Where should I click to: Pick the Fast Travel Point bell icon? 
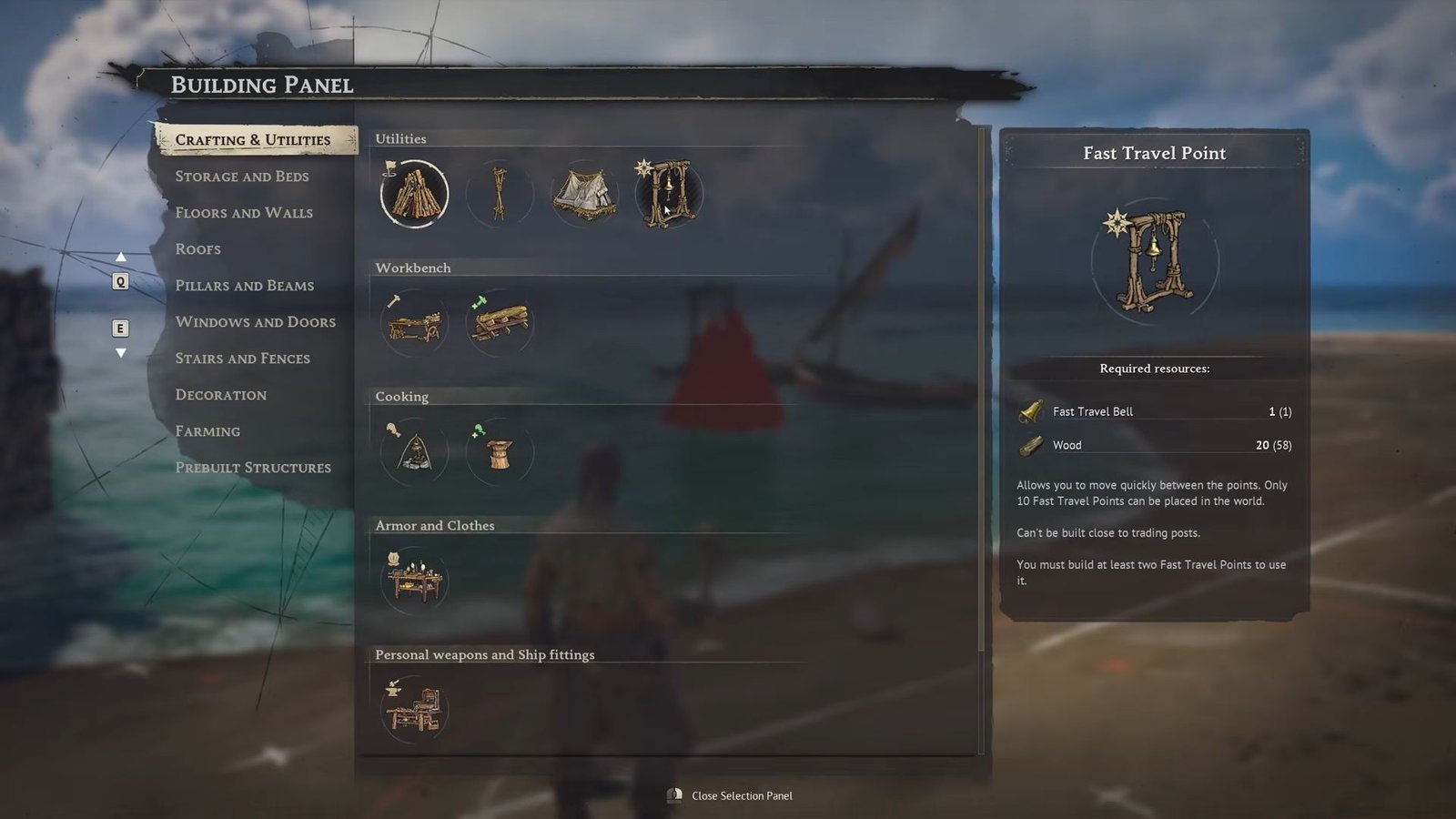coord(670,194)
